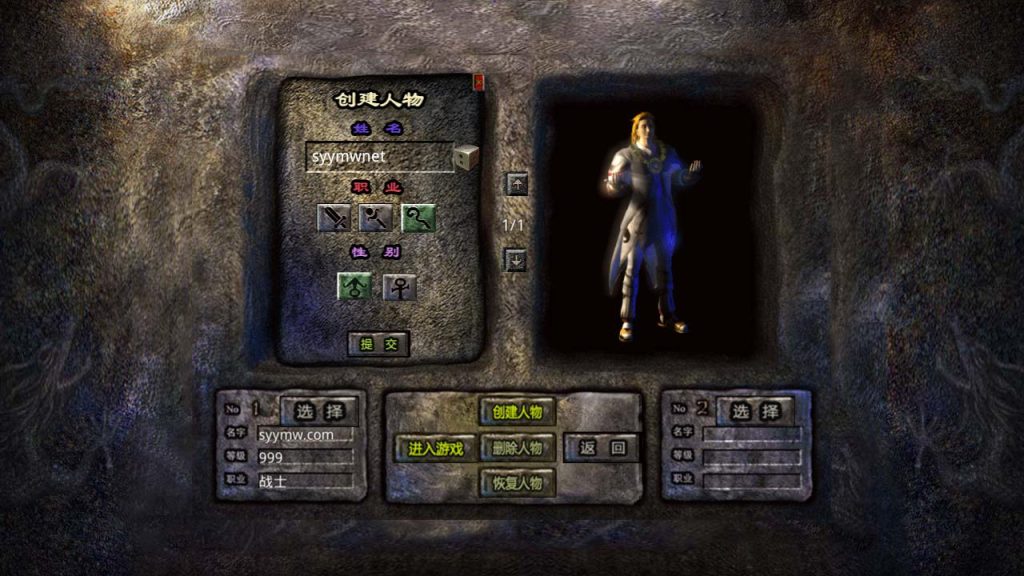Viewport: 1024px width, 576px height.
Task: Select character slot No 2
Action: pos(754,410)
